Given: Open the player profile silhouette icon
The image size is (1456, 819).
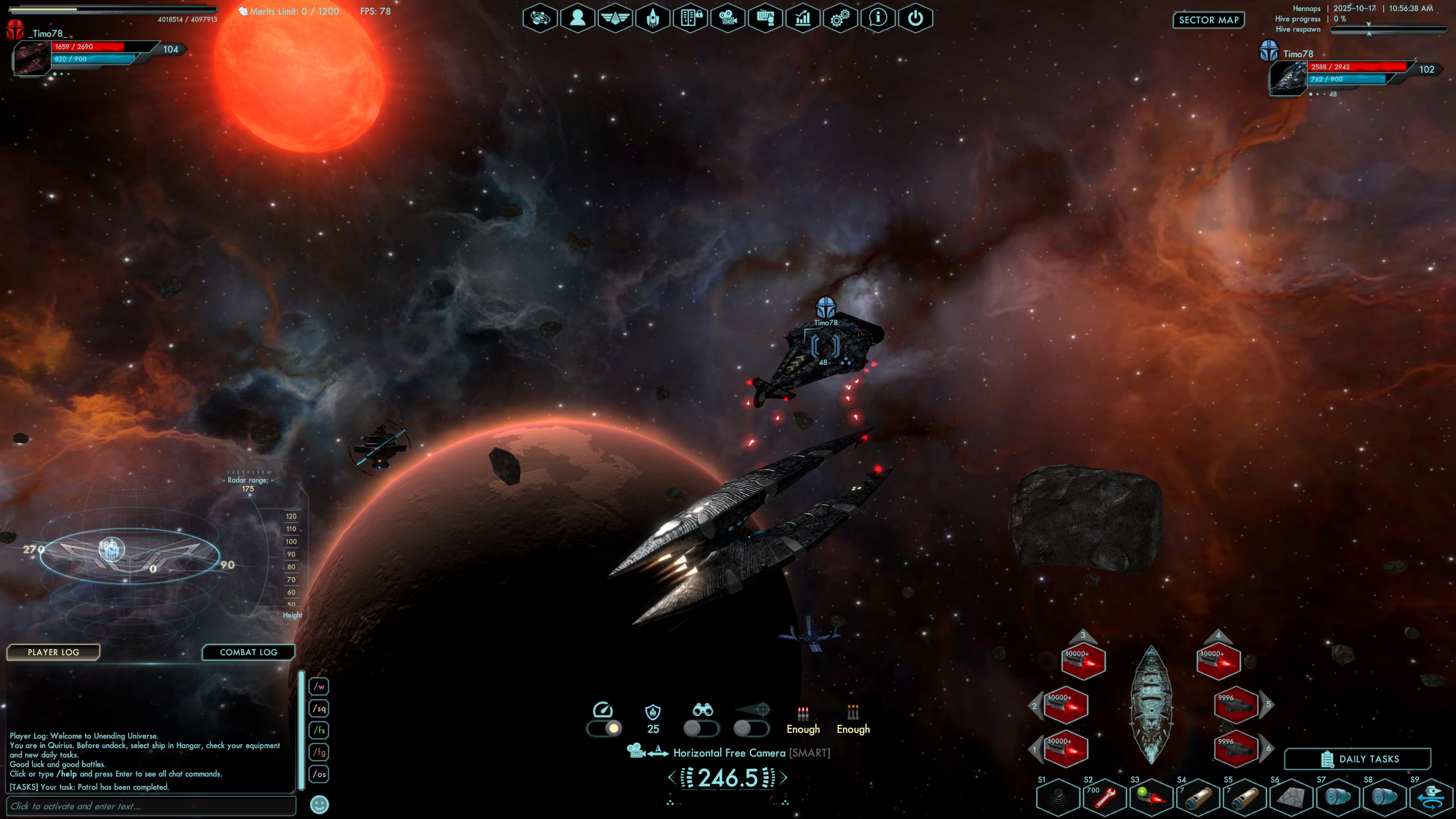Looking at the screenshot, I should [x=577, y=18].
